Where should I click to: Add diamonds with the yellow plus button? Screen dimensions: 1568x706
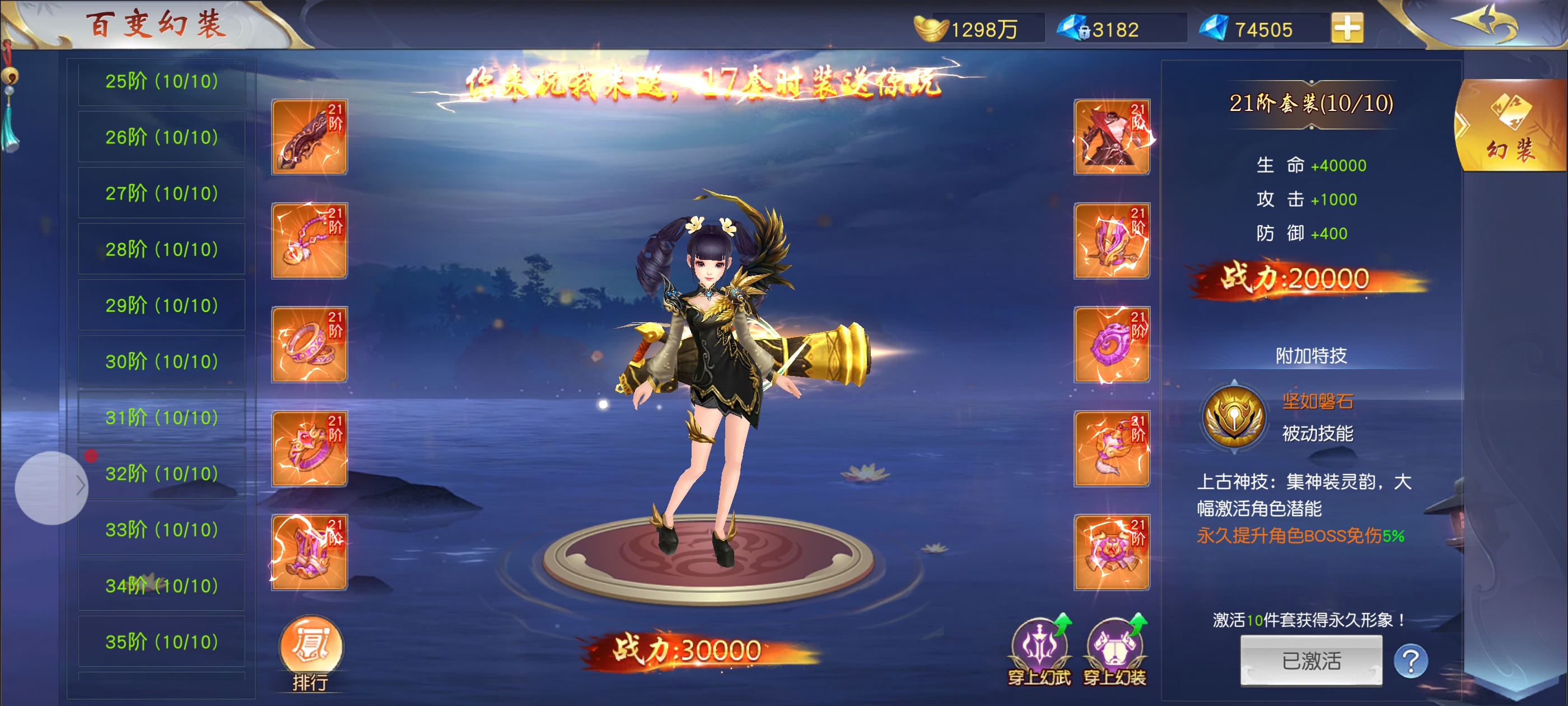[1346, 28]
